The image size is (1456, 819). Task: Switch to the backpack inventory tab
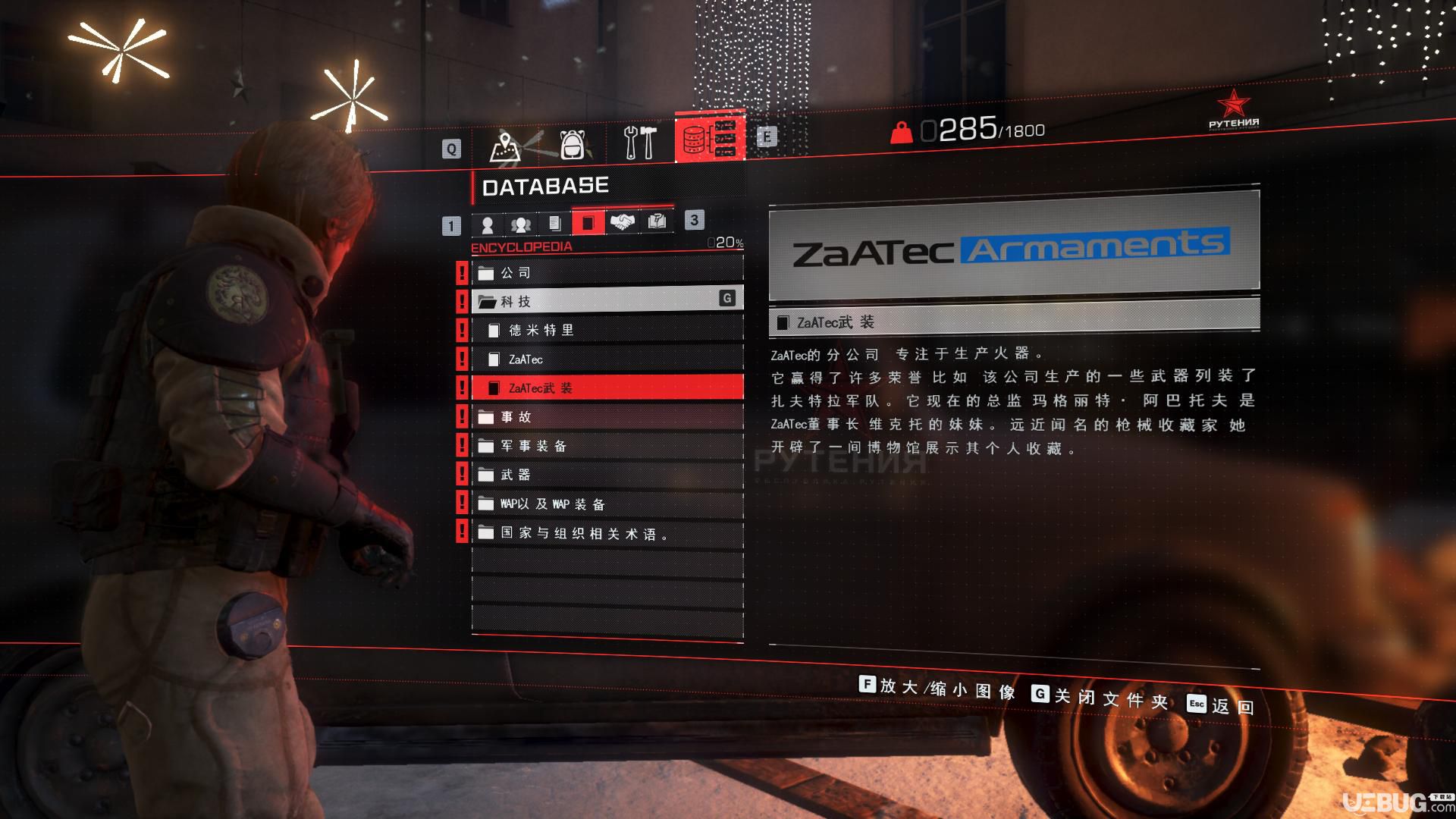[x=573, y=144]
